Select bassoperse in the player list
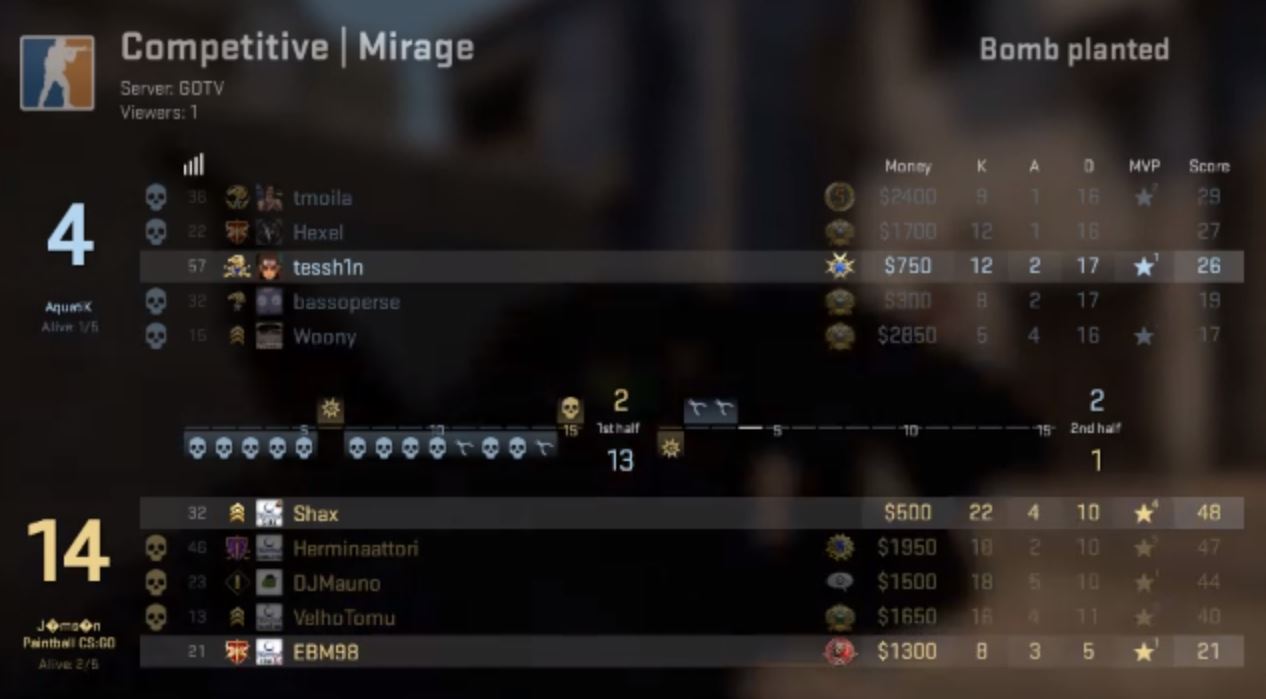The height and width of the screenshot is (699, 1266). (346, 302)
